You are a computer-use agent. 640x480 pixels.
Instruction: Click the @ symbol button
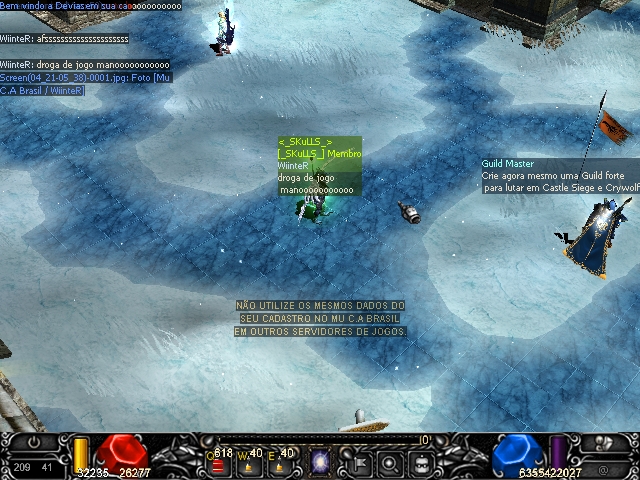click(x=603, y=469)
